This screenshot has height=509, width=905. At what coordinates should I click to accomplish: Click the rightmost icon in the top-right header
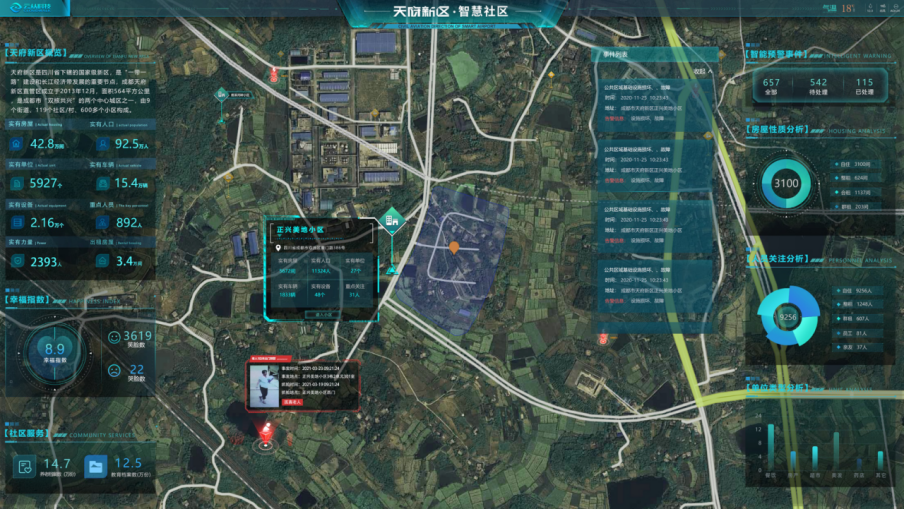(893, 7)
